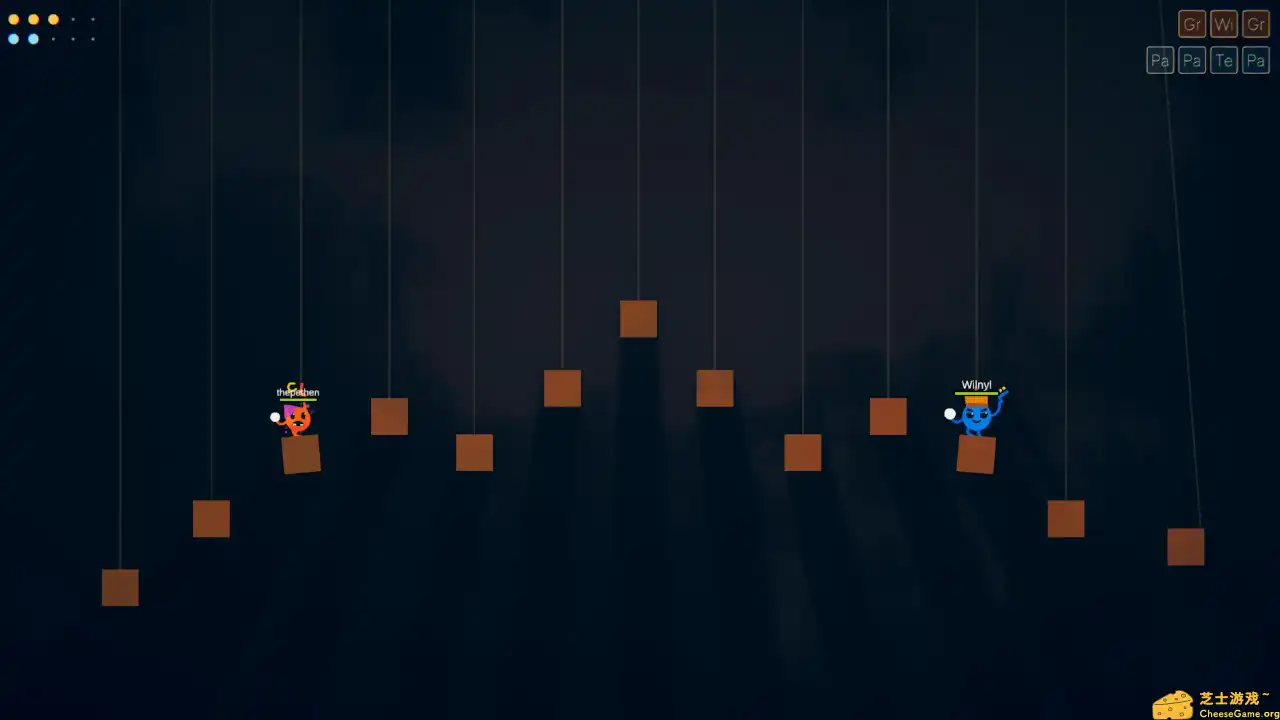
Task: Toggle the third orange score dot
Action: [53, 20]
